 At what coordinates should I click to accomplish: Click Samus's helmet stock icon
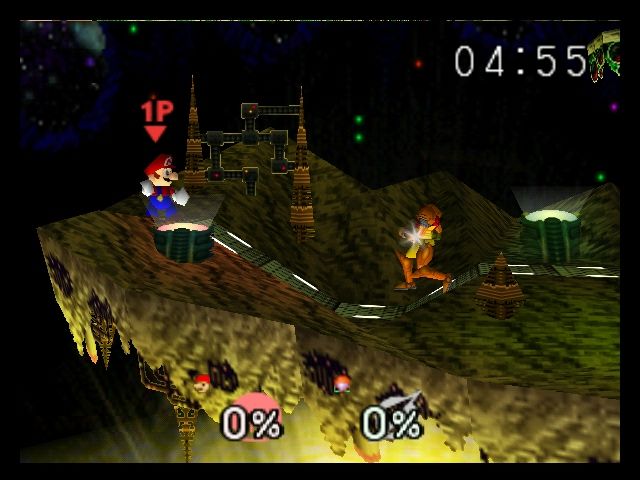pos(342,382)
